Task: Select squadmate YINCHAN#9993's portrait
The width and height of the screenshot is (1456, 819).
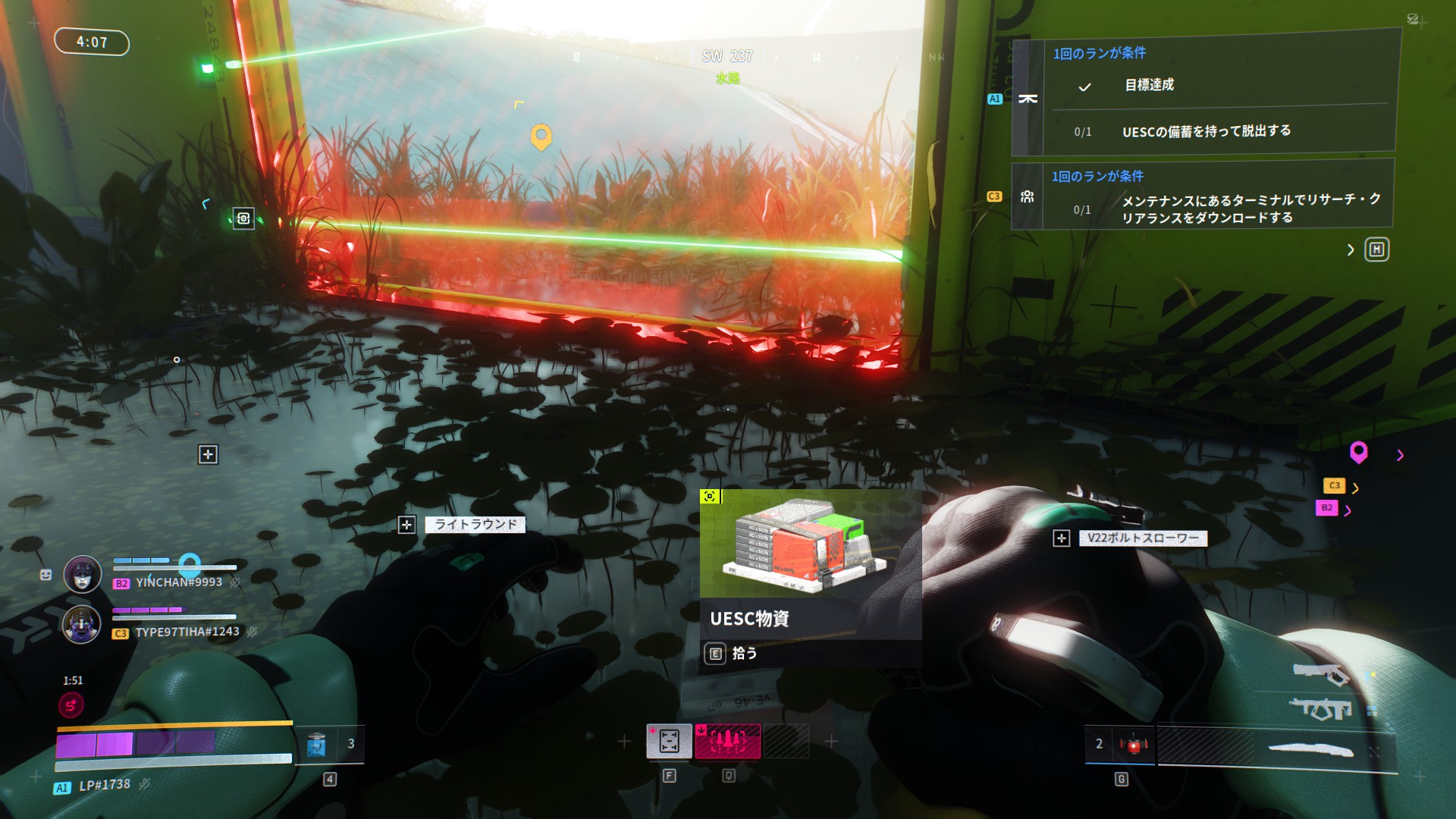Action: pyautogui.click(x=83, y=574)
